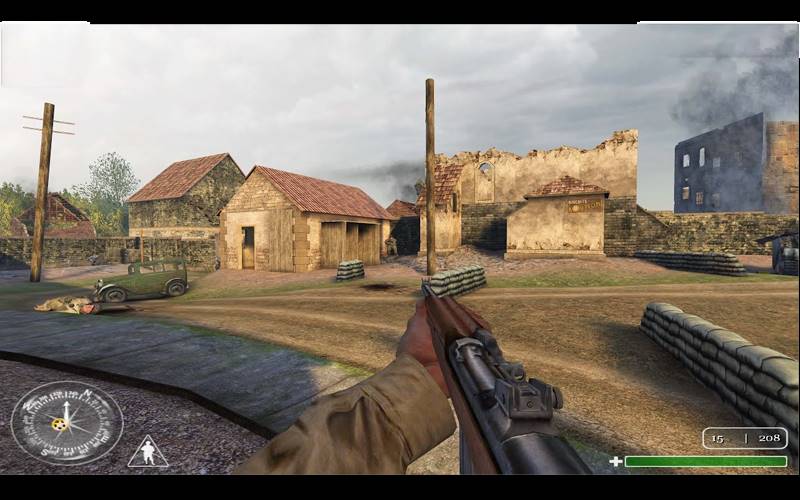This screenshot has width=800, height=500.
Task: Select the soldier stance indicator icon
Action: pyautogui.click(x=148, y=452)
